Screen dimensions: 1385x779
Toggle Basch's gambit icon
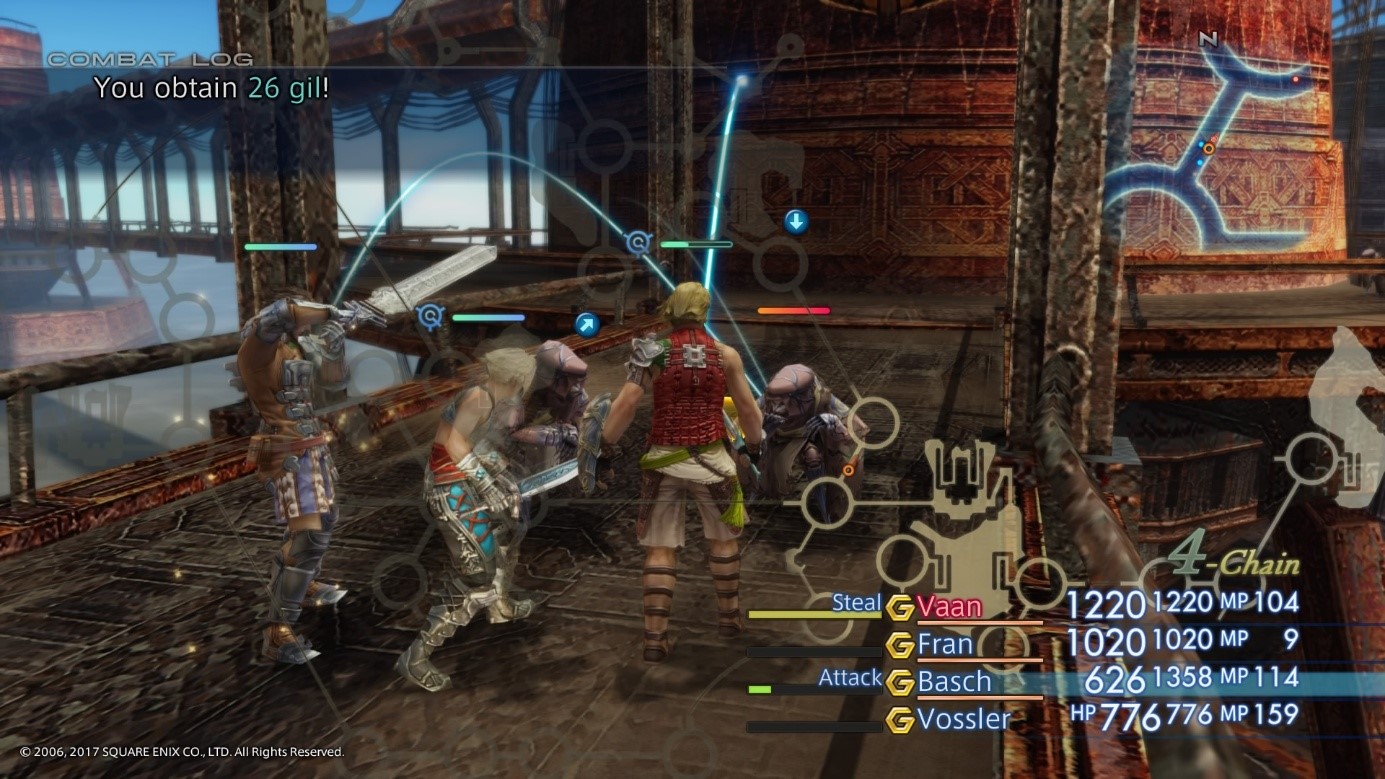(x=900, y=682)
